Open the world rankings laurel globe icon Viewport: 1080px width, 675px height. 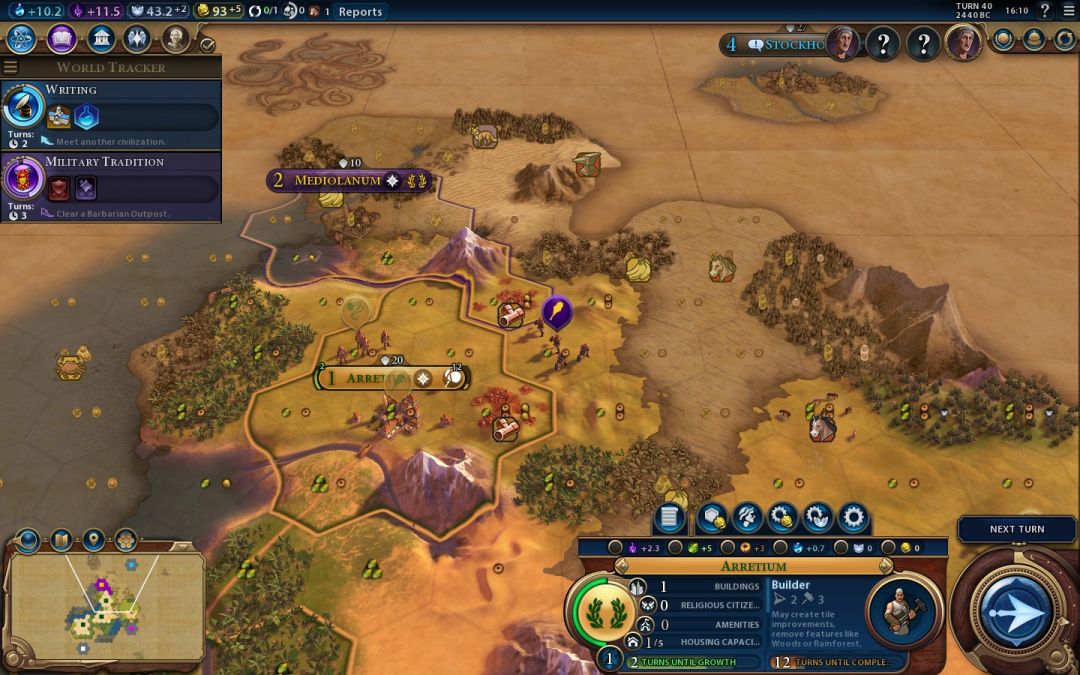point(1003,39)
